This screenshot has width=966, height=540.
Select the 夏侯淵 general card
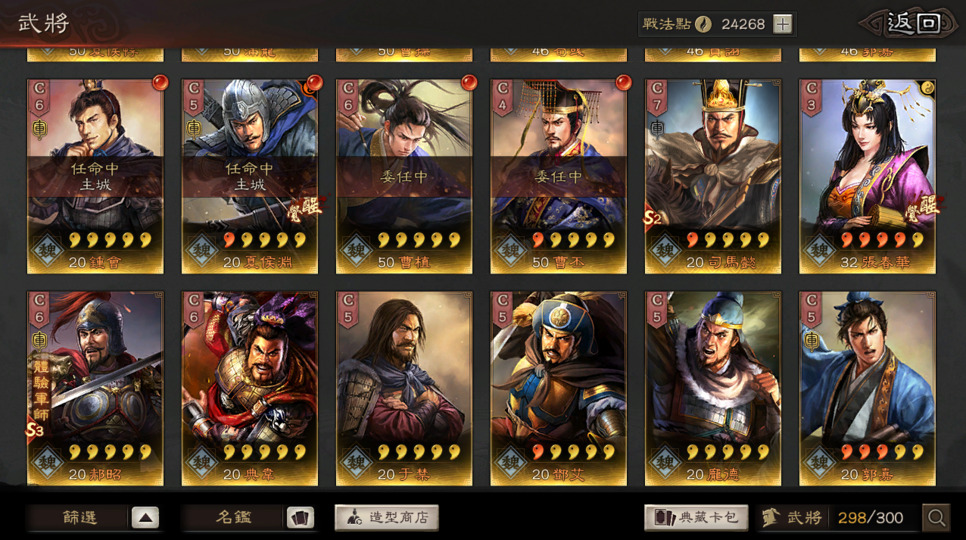point(250,175)
